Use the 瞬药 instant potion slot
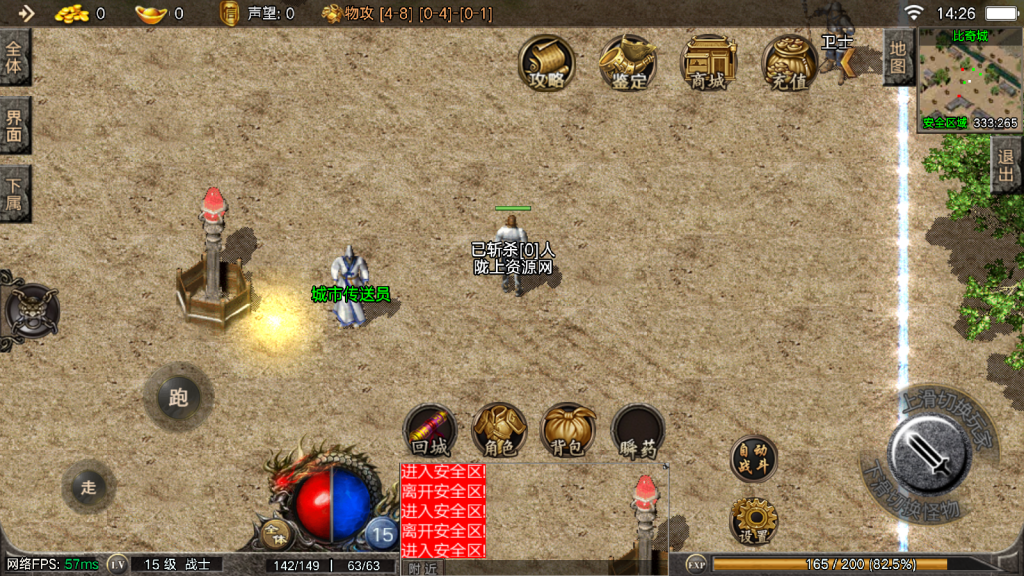Image resolution: width=1024 pixels, height=576 pixels. tap(638, 431)
